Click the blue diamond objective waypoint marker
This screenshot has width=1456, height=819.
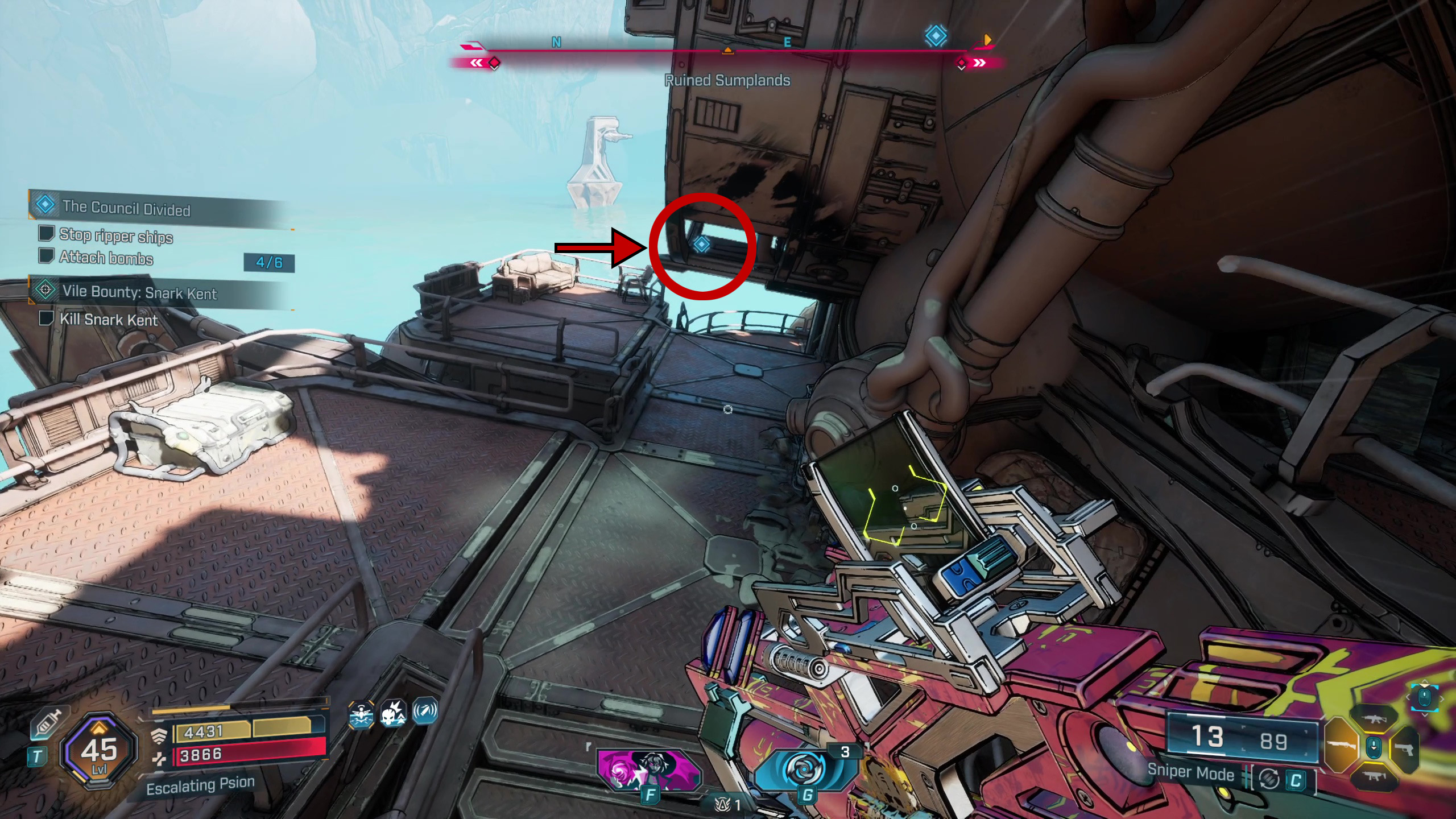701,245
